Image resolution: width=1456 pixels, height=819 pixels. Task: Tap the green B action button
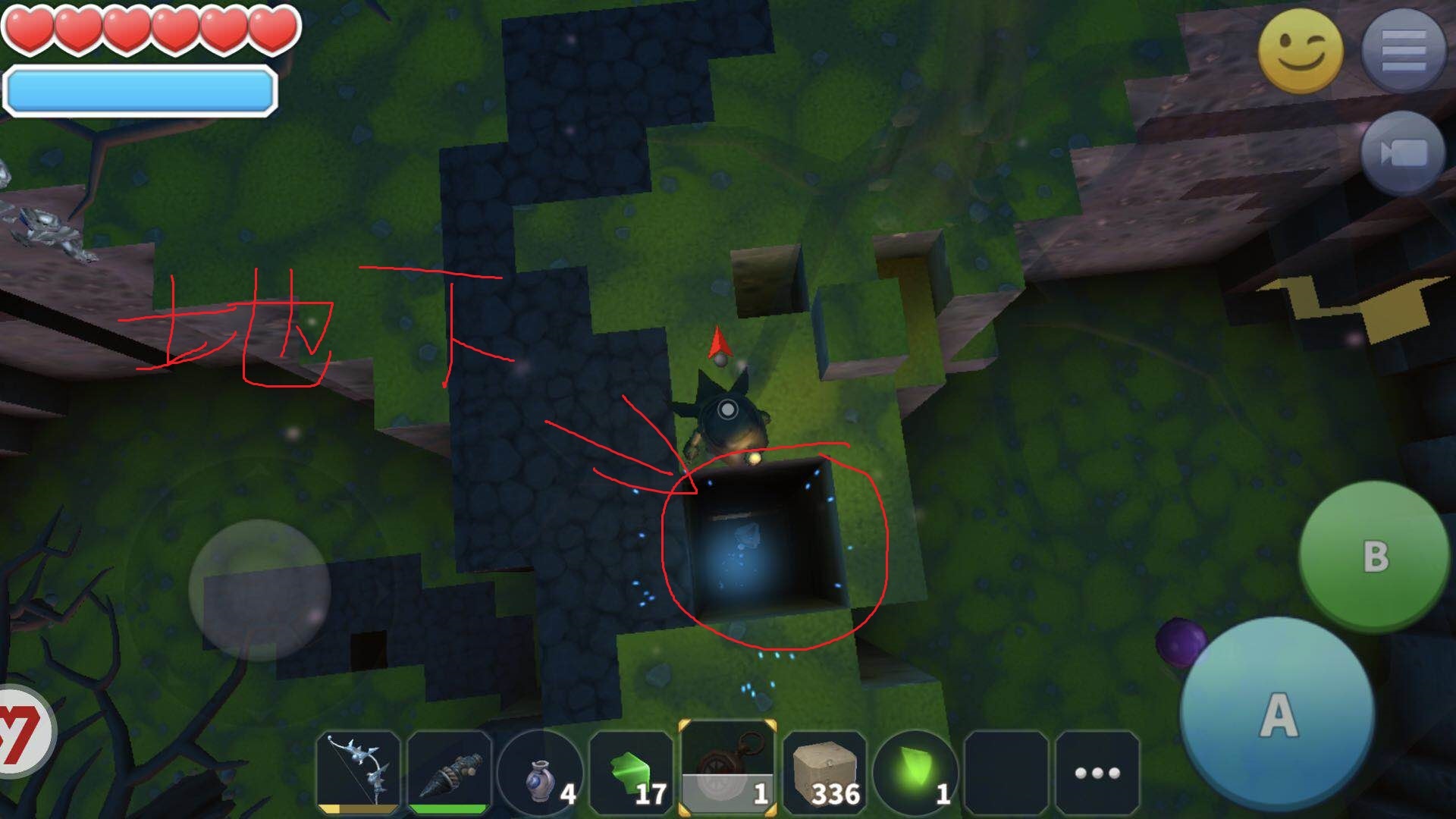[1374, 557]
